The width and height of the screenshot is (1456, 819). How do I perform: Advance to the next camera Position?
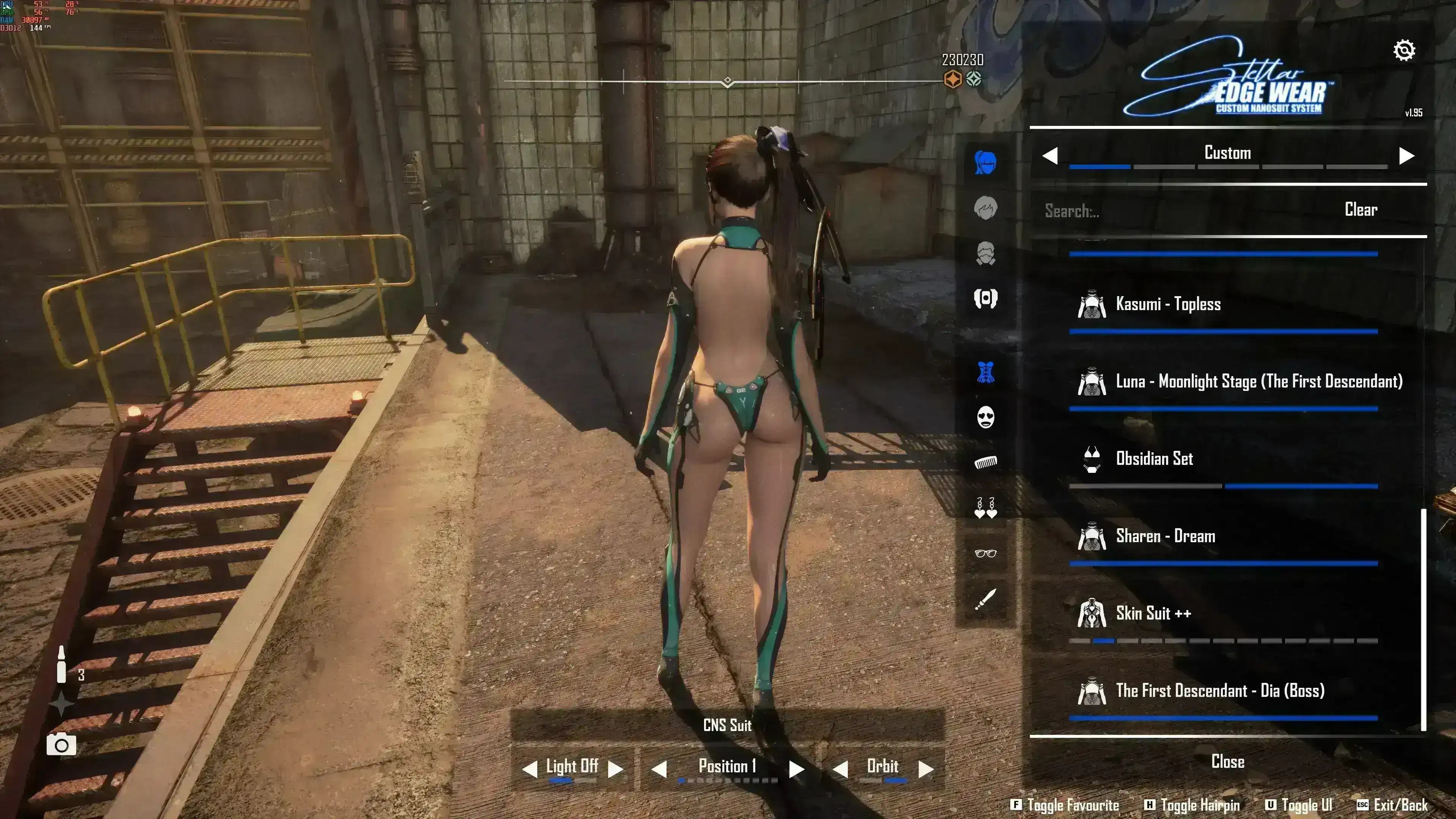coord(796,769)
